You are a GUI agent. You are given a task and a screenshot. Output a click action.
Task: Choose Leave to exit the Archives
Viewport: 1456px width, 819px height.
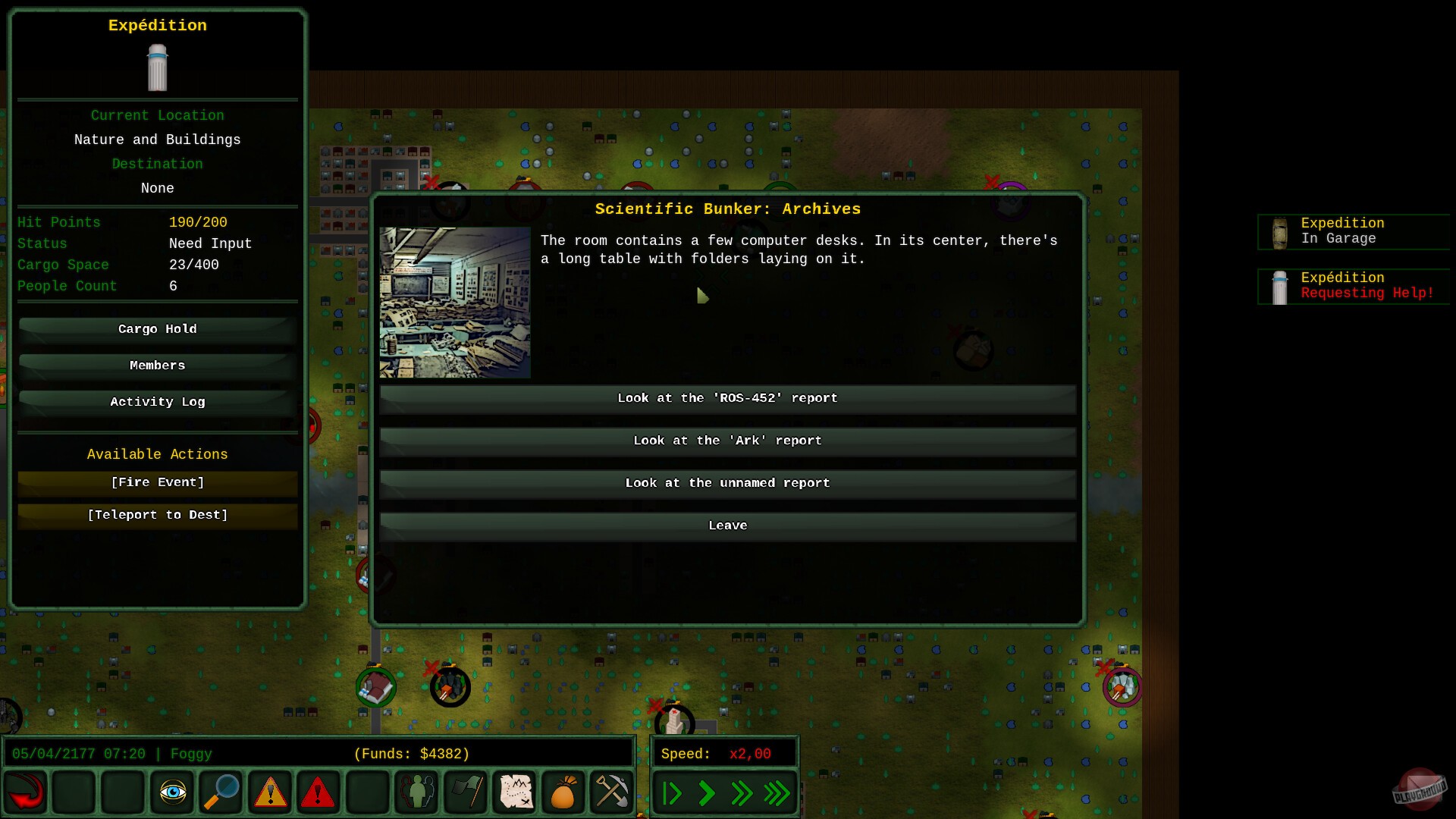(x=728, y=525)
